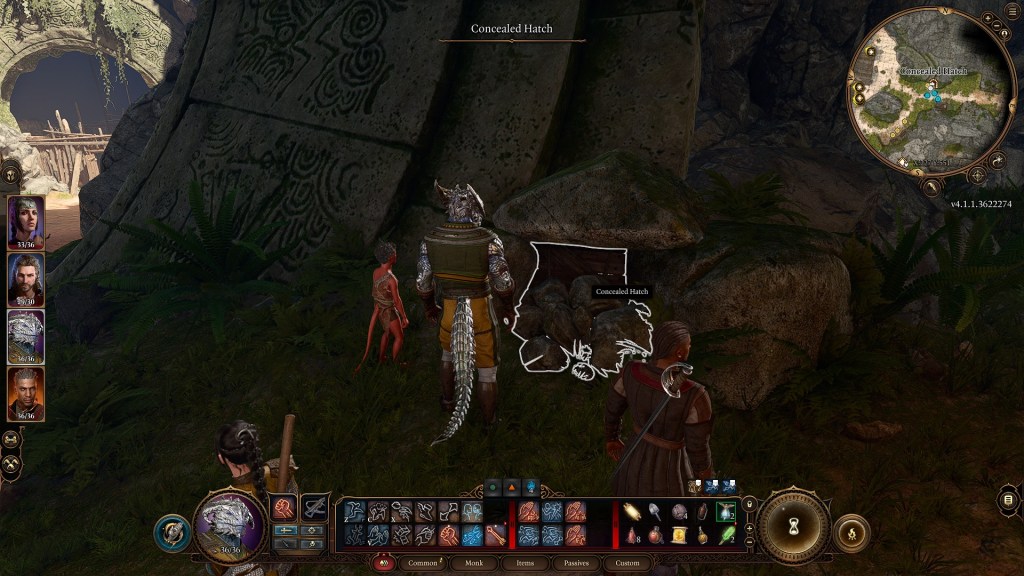Switch to the Custom hotbar tab
Image resolution: width=1024 pixels, height=576 pixels.
pyautogui.click(x=627, y=563)
